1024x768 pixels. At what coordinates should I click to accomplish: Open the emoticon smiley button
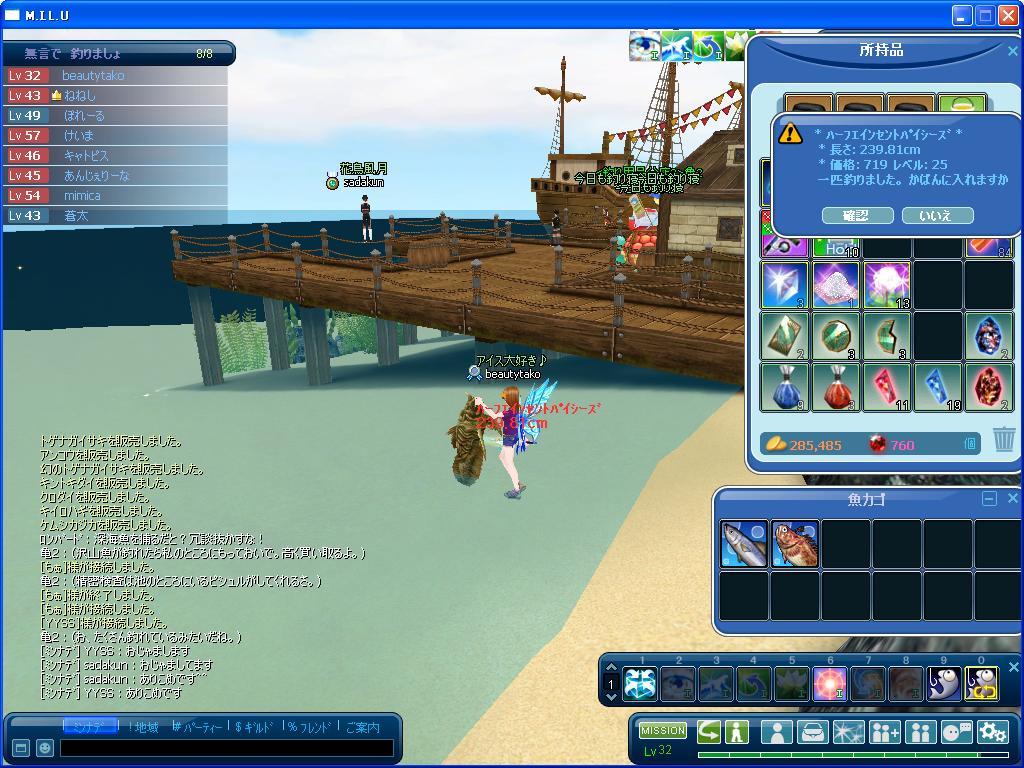click(44, 747)
